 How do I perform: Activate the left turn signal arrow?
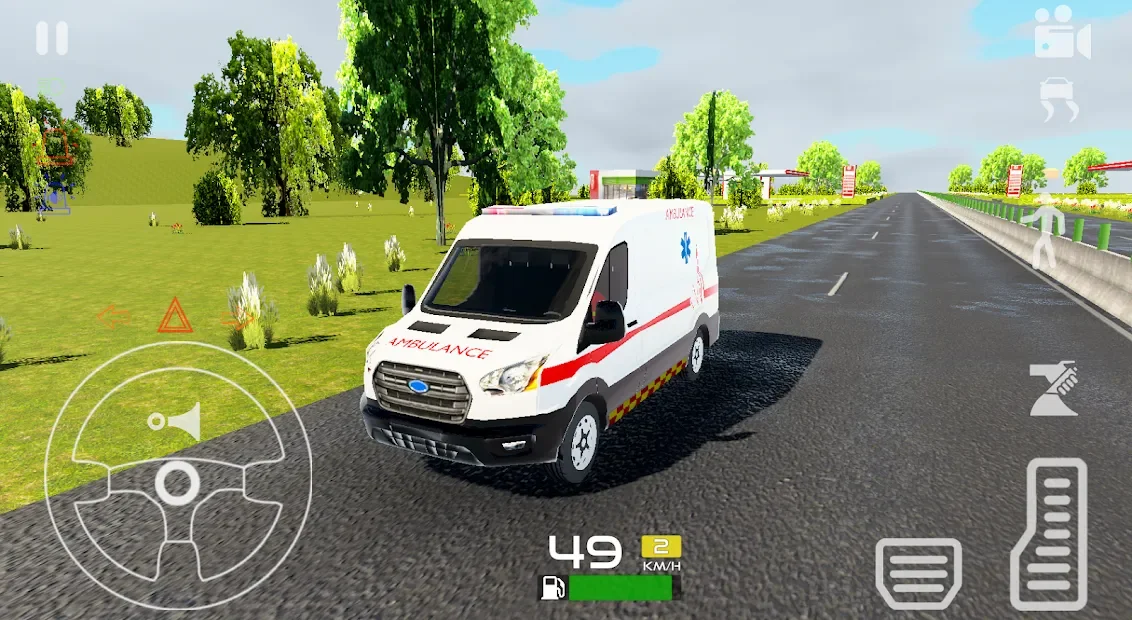coord(114,318)
